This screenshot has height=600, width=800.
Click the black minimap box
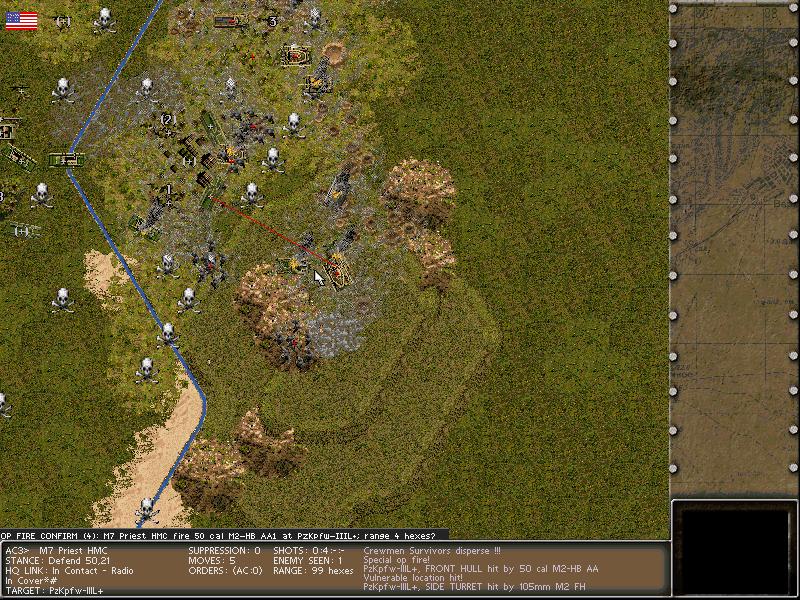point(734,549)
